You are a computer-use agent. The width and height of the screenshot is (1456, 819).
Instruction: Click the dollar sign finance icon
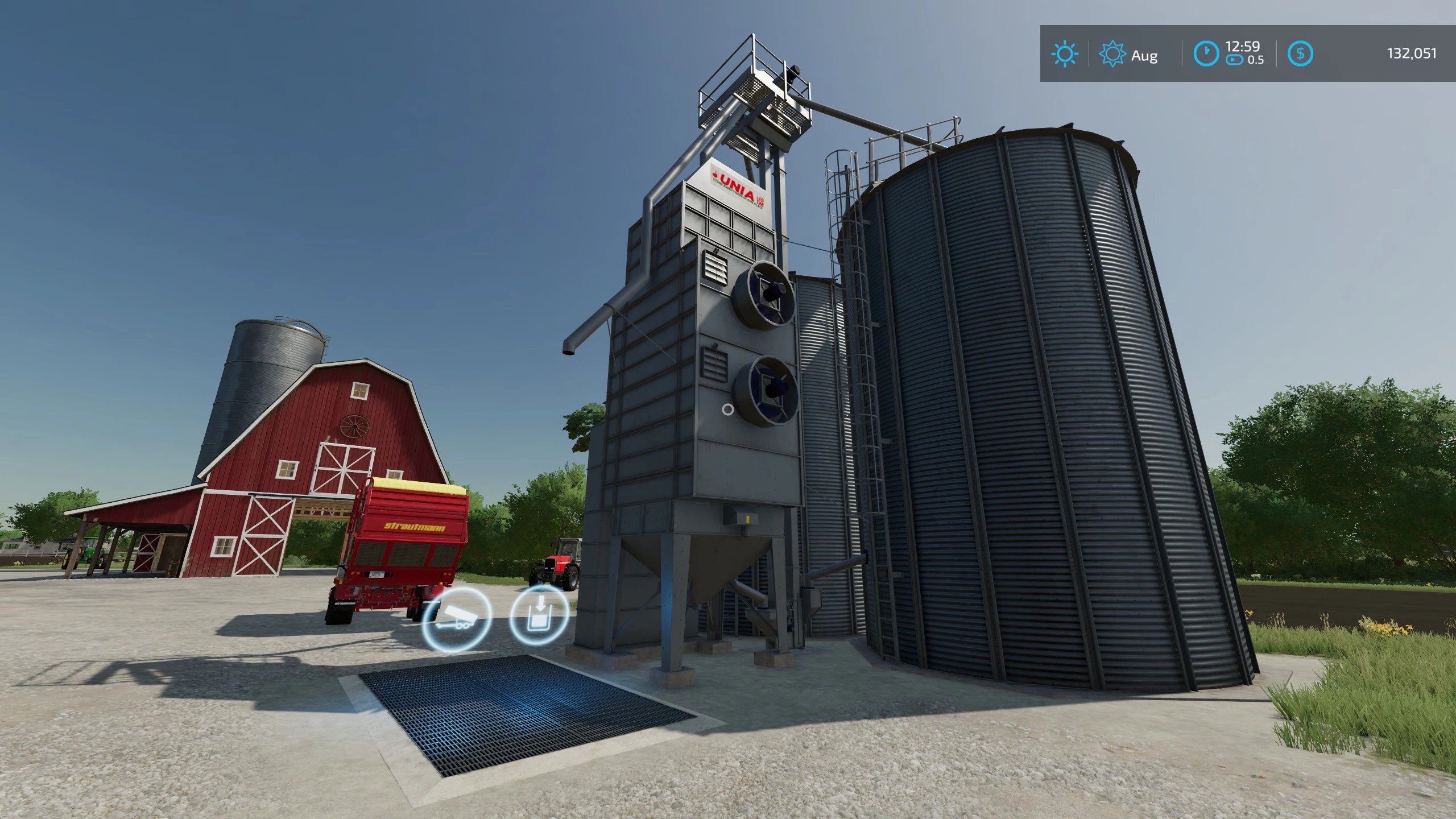[1302, 54]
